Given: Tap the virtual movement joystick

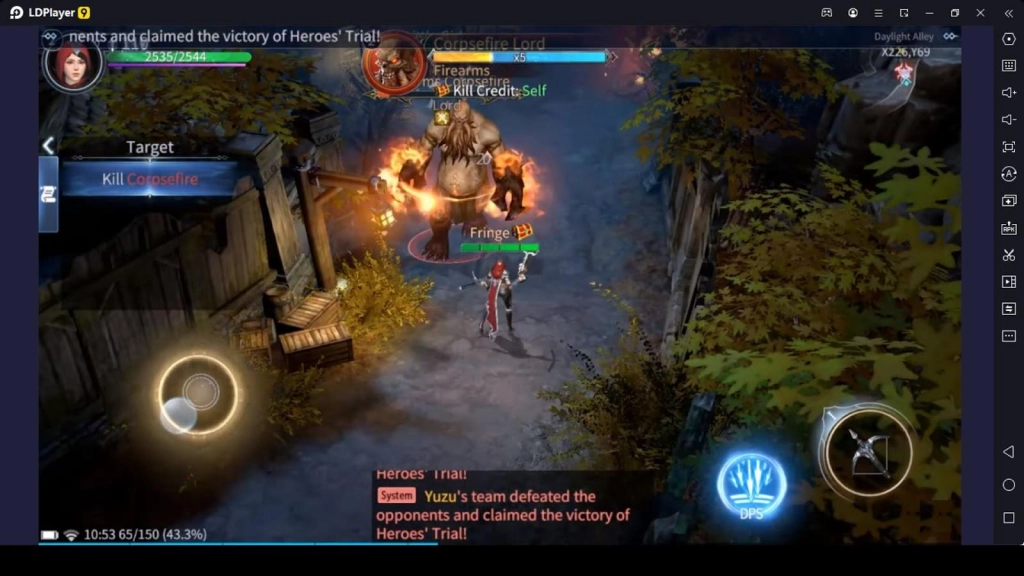Looking at the screenshot, I should [199, 394].
